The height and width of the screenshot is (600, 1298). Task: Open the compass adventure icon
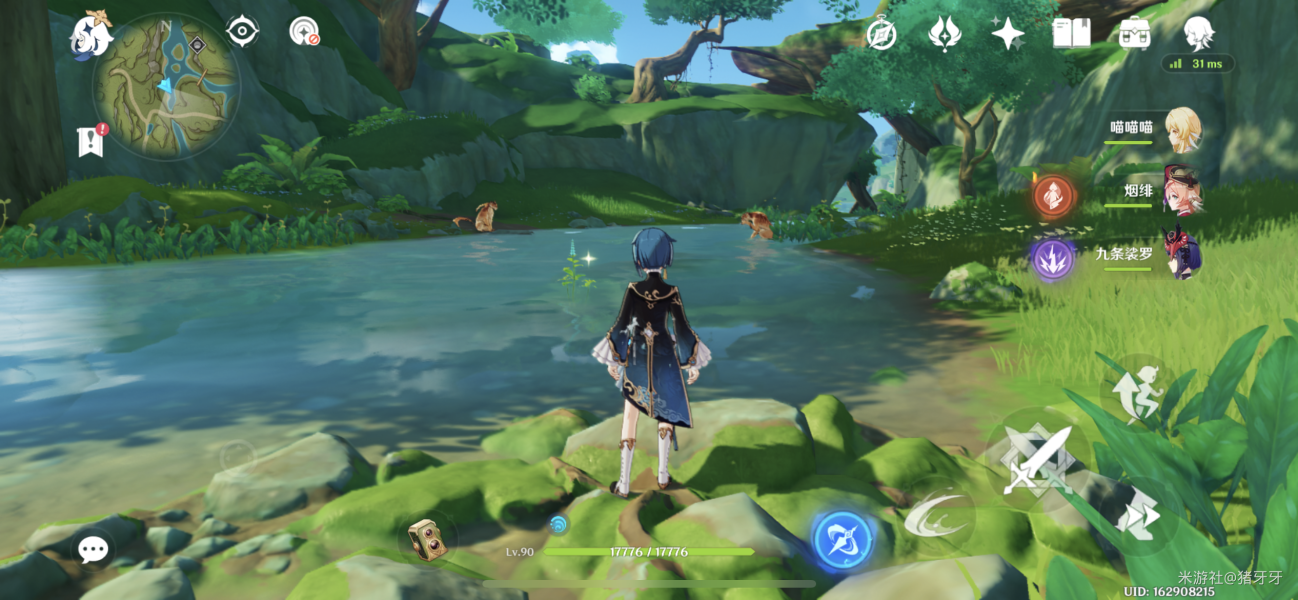pos(881,34)
